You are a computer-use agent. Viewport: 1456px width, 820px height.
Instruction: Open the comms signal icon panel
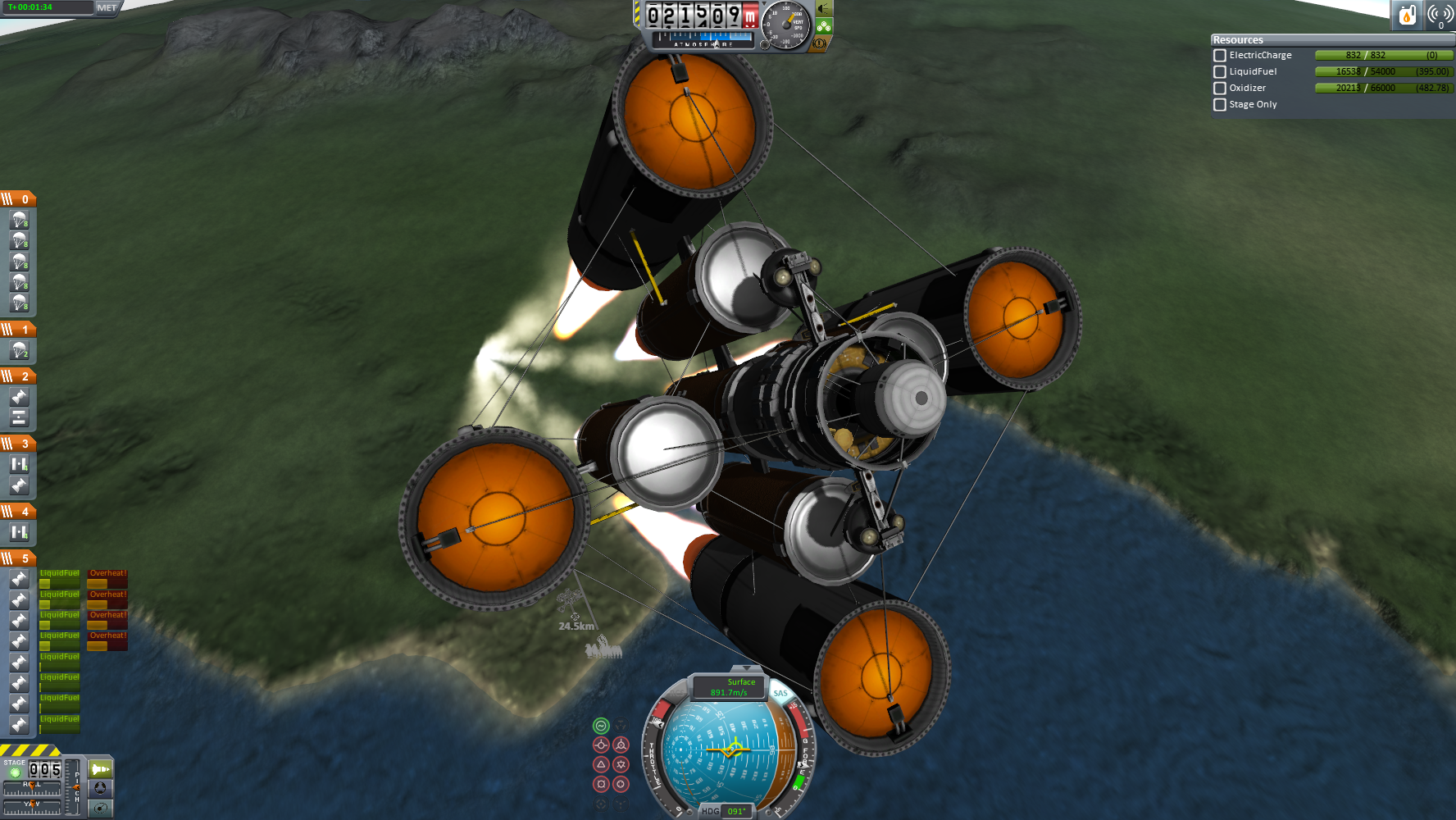pyautogui.click(x=1440, y=15)
